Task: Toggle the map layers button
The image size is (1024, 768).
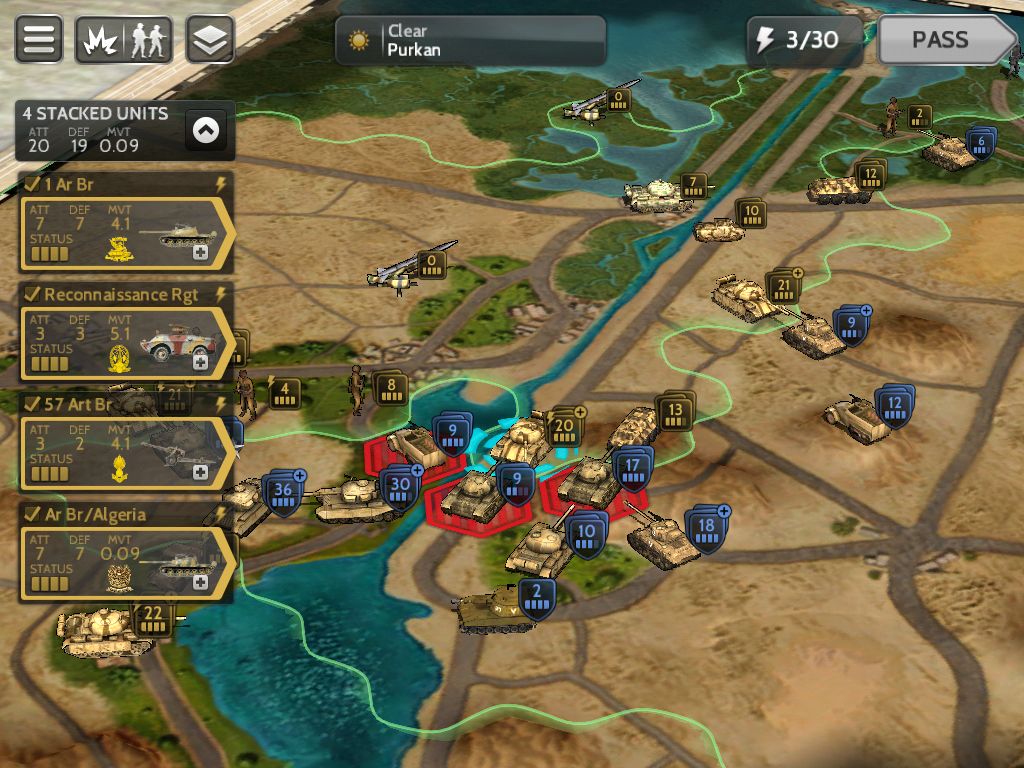Action: (x=210, y=40)
